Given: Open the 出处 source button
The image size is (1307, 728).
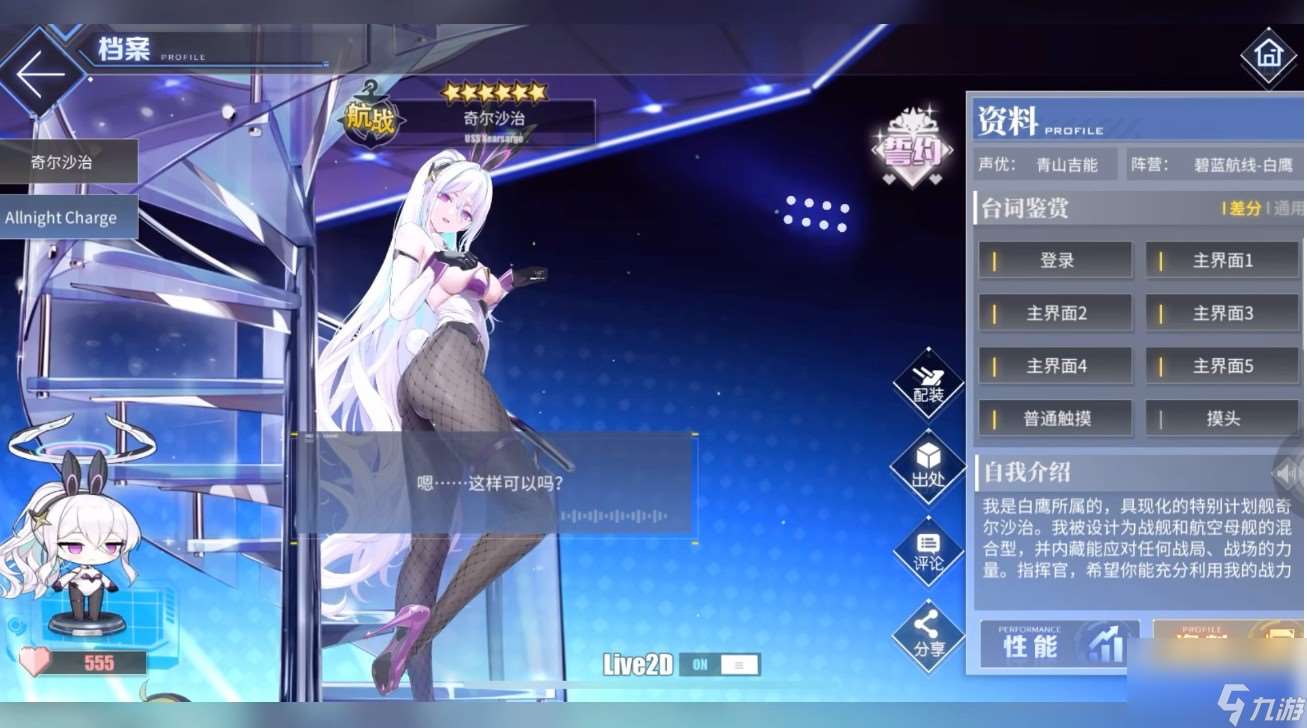Looking at the screenshot, I should pos(928,468).
